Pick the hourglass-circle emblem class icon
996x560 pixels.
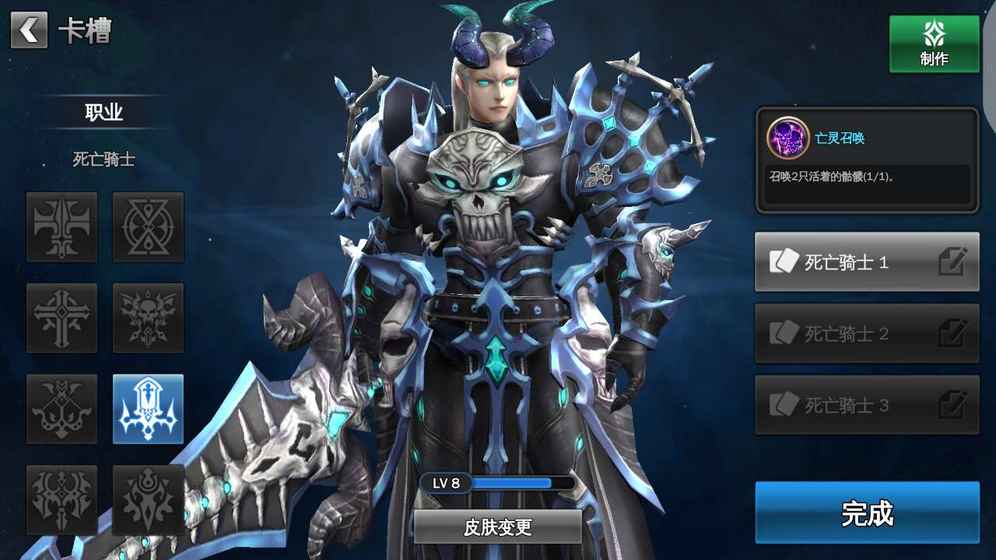pos(148,227)
